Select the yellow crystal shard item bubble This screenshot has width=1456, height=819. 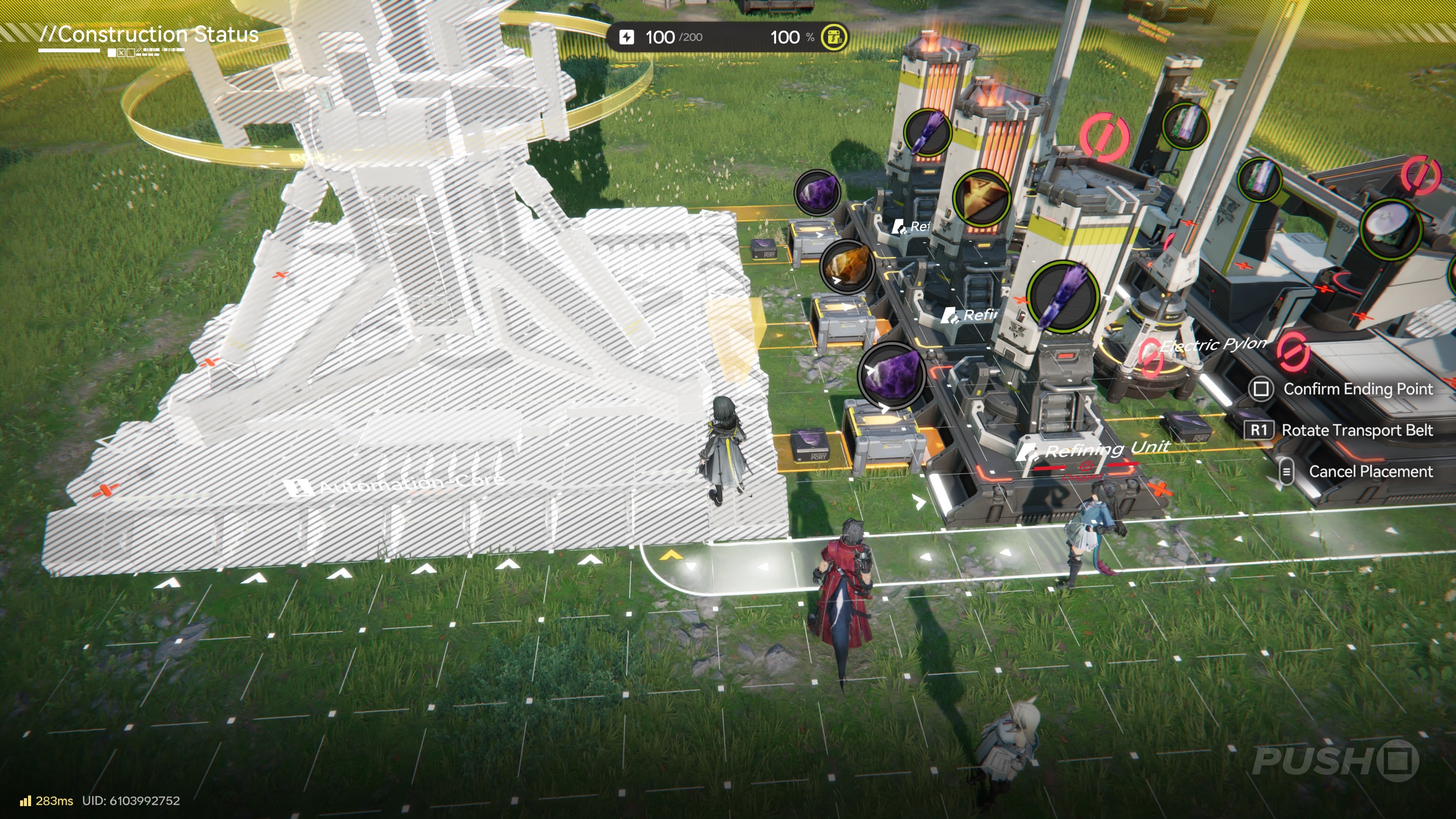click(x=981, y=198)
